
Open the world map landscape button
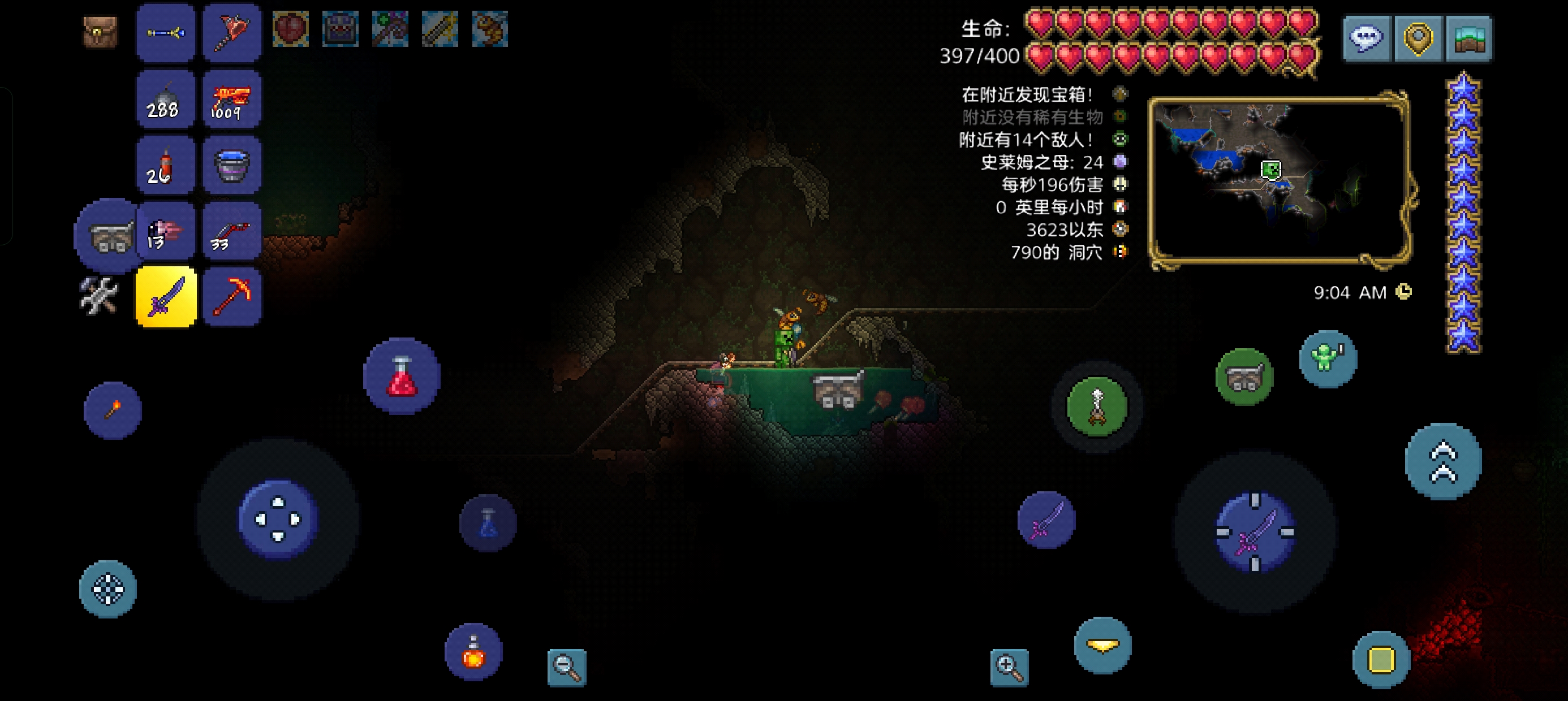(1469, 38)
